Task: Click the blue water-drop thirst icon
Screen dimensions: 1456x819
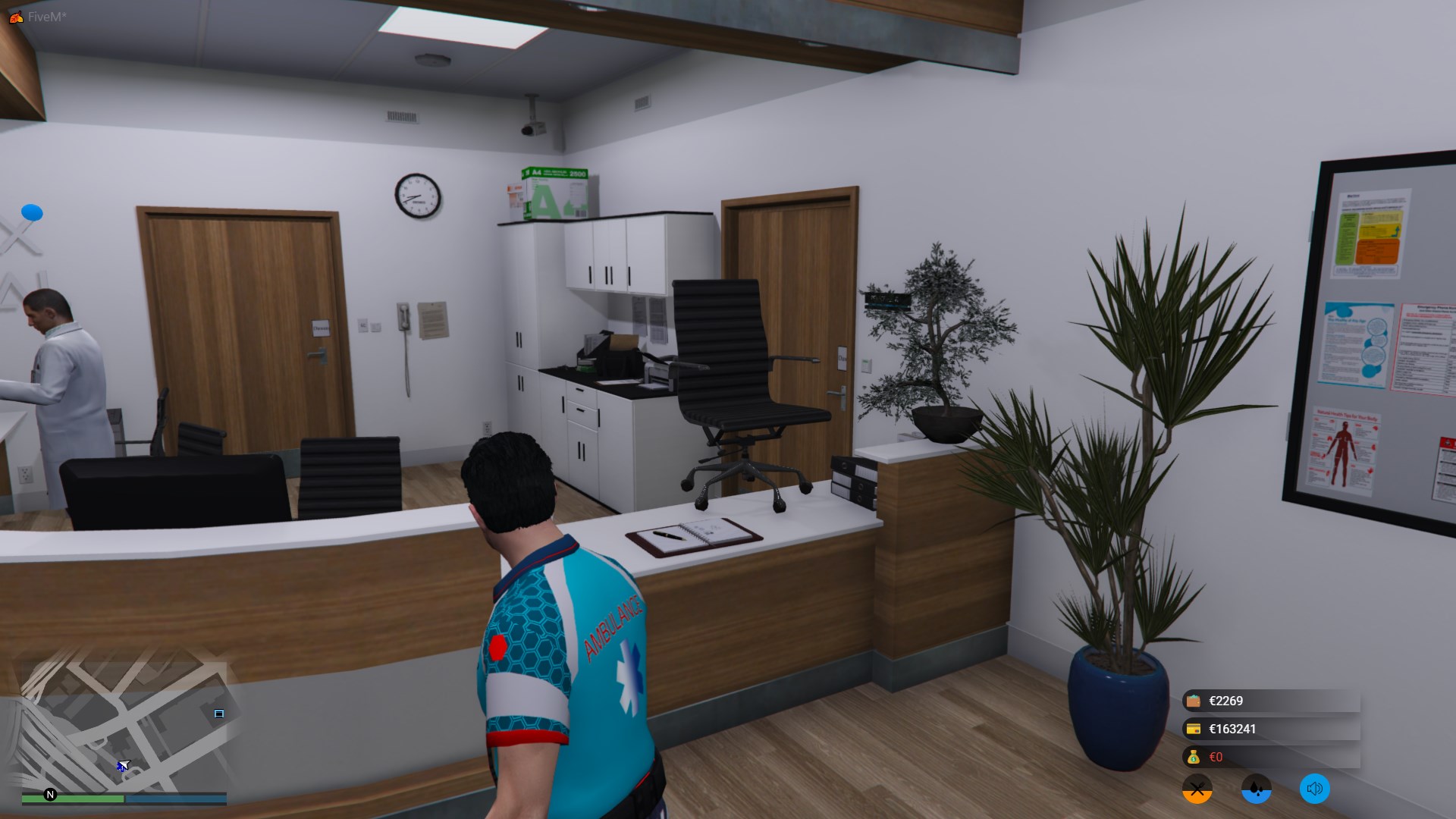Action: click(x=1256, y=789)
